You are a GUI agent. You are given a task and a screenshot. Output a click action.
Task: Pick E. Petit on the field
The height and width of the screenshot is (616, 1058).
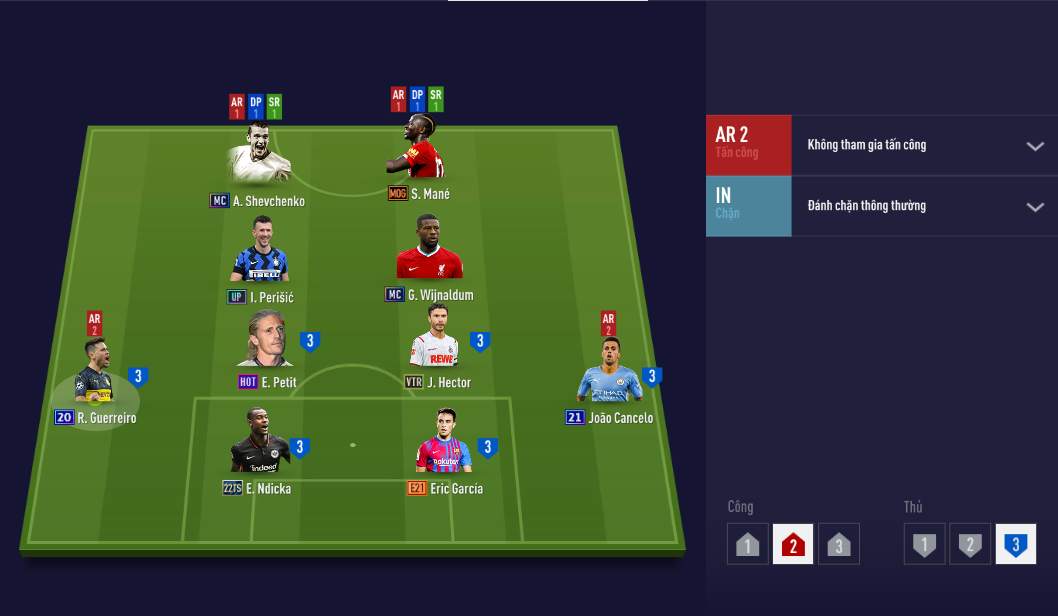pos(264,340)
